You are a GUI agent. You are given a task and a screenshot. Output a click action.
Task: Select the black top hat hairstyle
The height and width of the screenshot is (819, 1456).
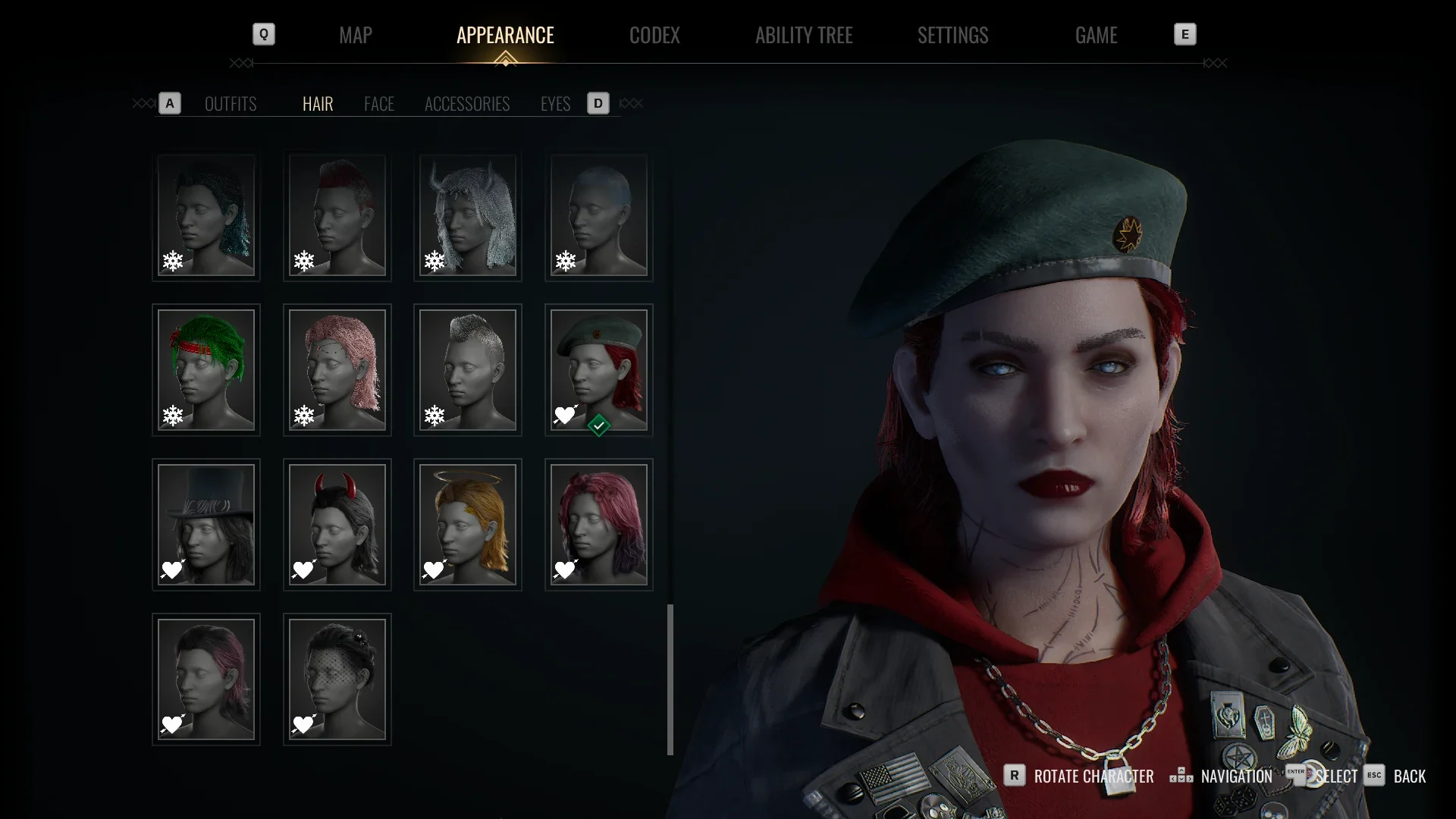206,525
